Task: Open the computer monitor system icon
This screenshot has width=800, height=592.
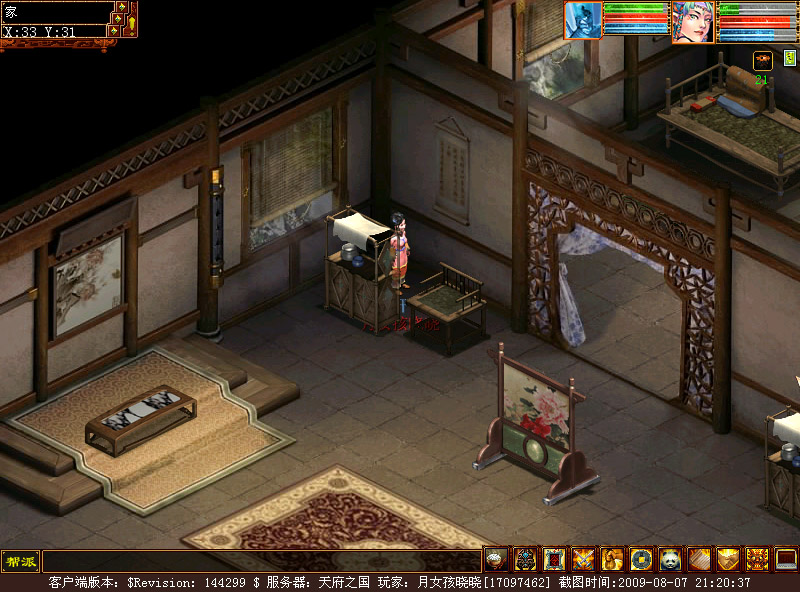Action: point(786,559)
